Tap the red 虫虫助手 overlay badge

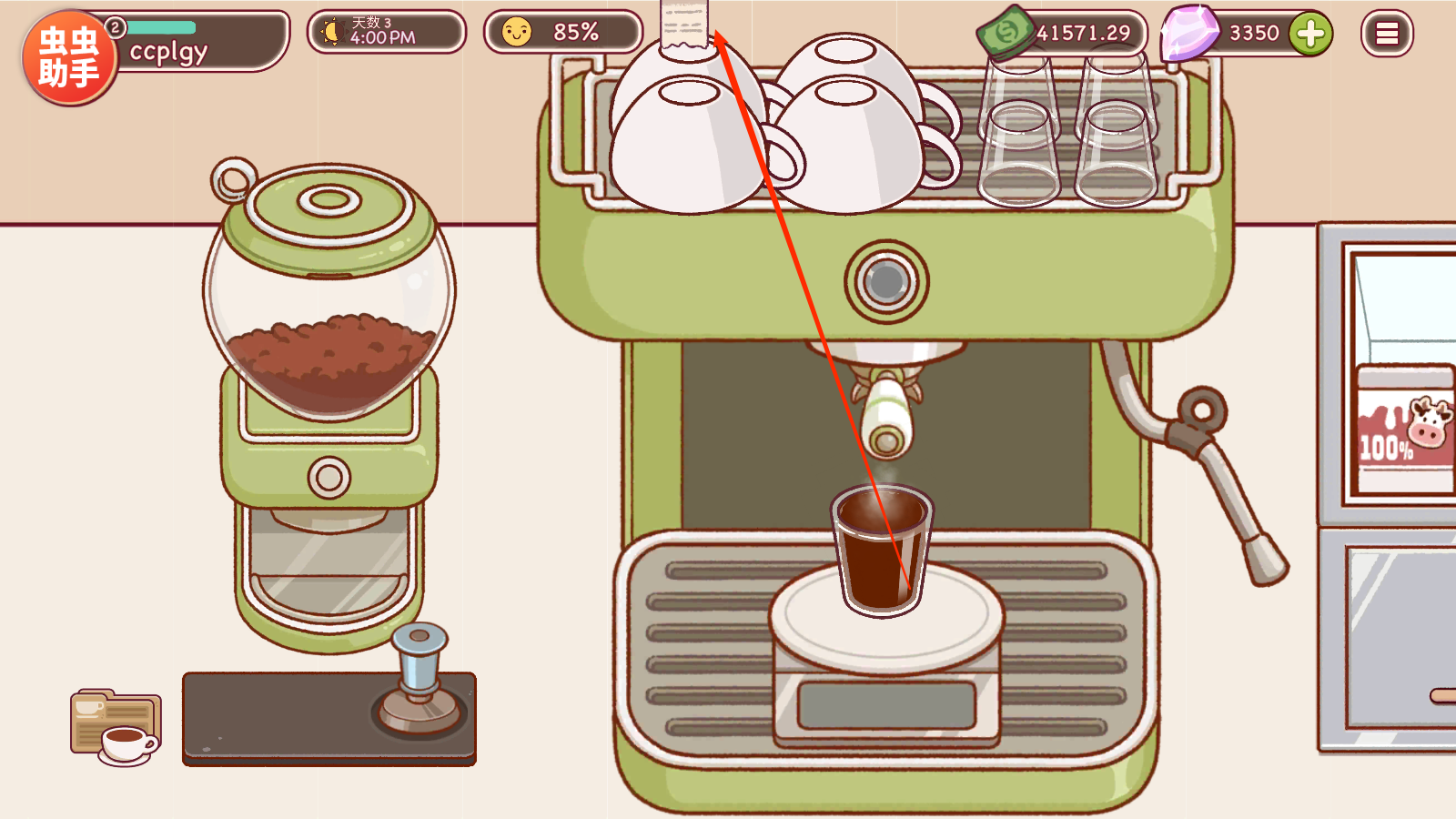click(69, 57)
